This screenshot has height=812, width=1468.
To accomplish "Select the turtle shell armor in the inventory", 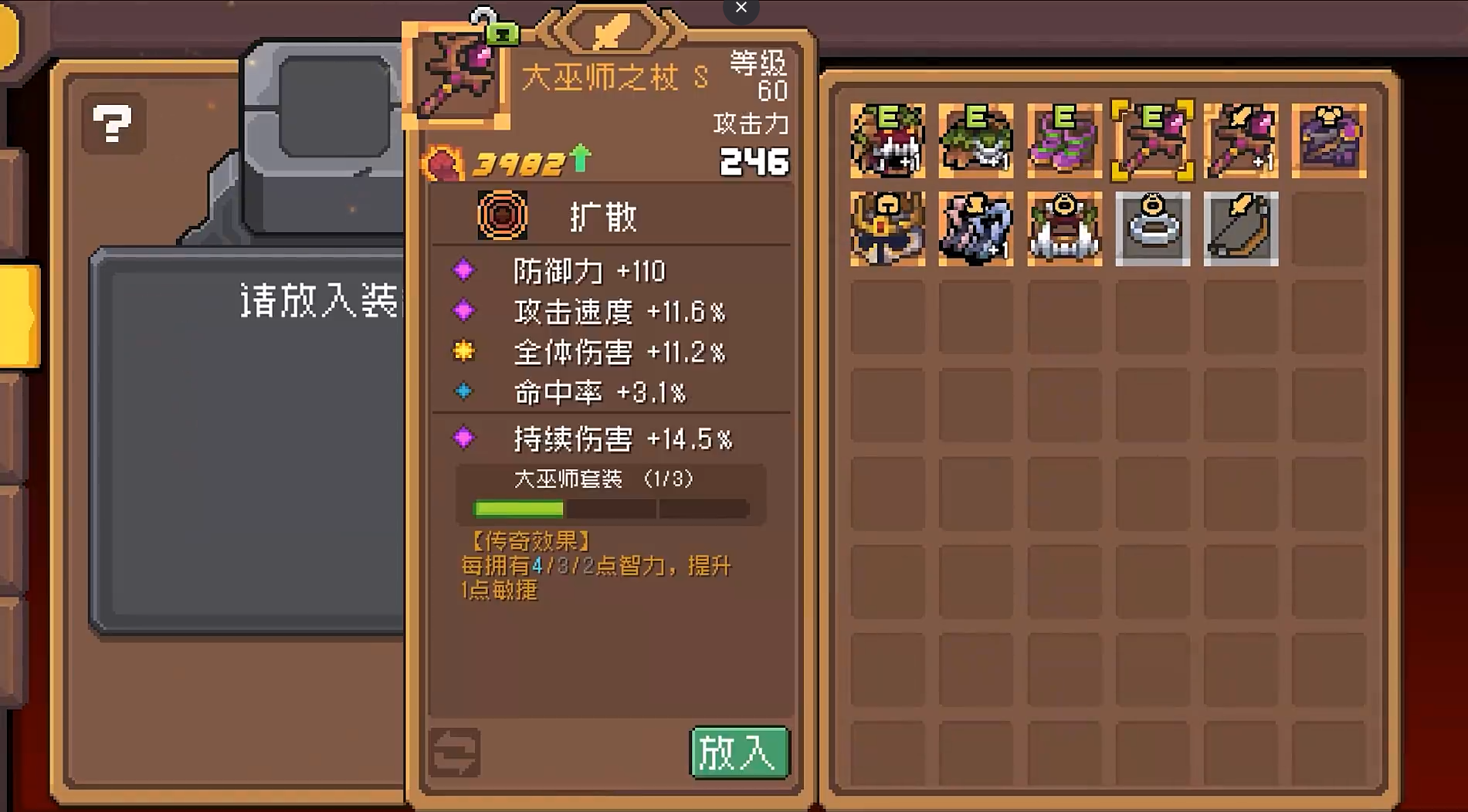I will 975,142.
